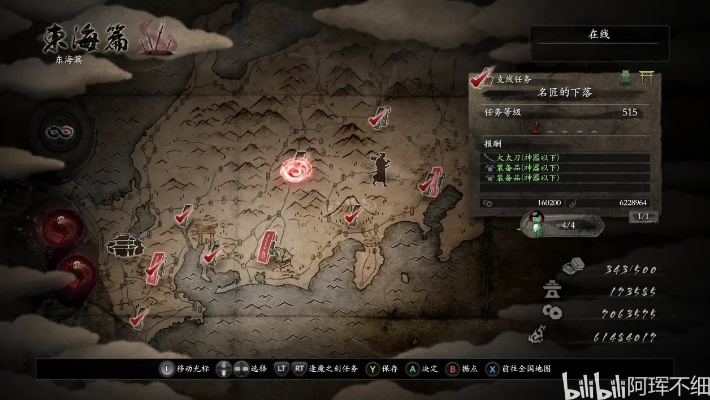
Task: Click the green lantern icon beside the torii
Action: click(x=627, y=76)
